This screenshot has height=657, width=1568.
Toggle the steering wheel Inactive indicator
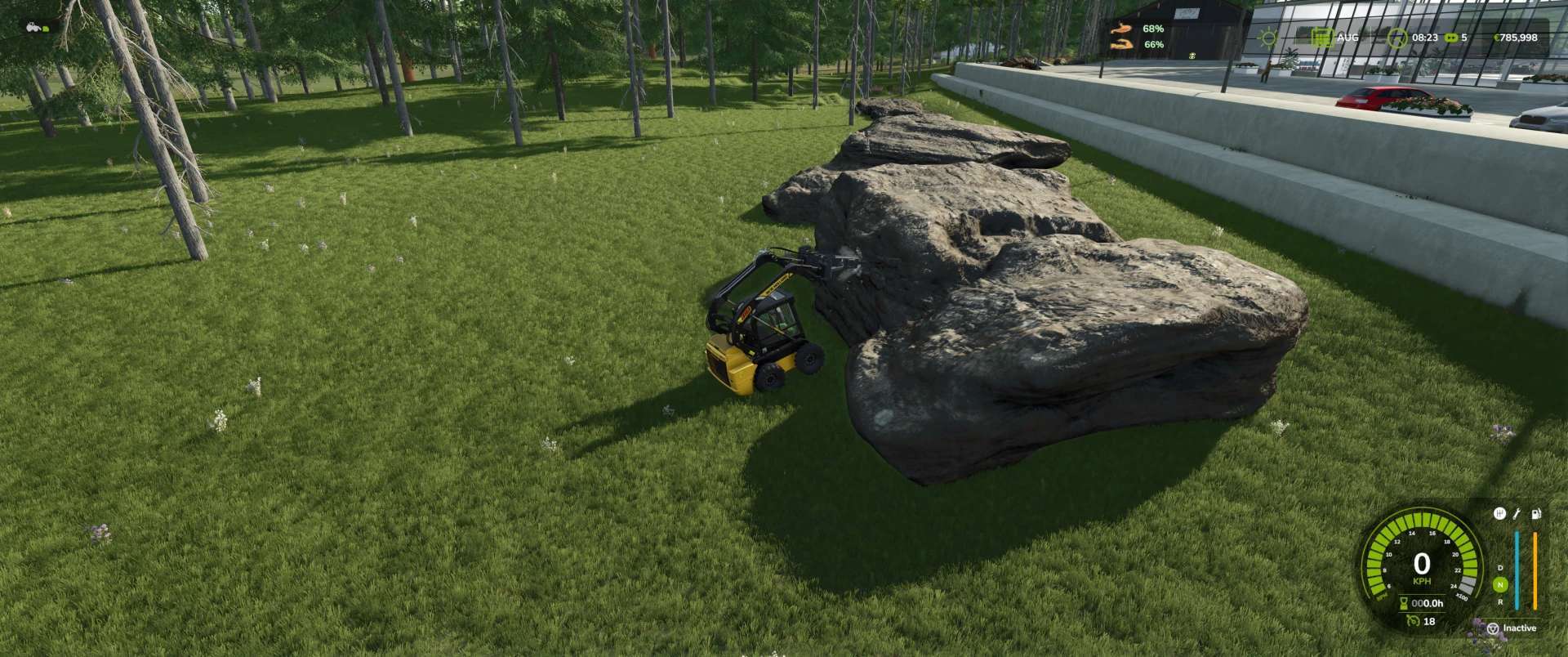pyautogui.click(x=1493, y=628)
